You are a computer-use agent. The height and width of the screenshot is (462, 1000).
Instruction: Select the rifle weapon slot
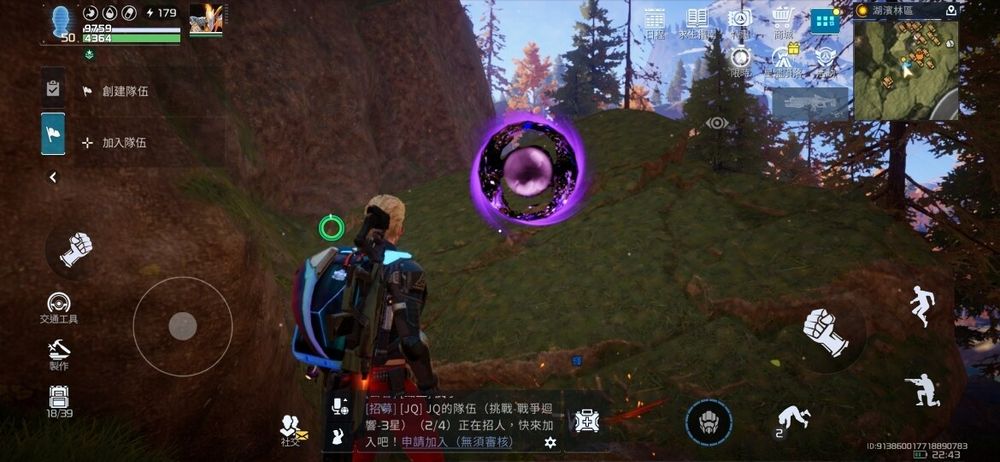810,103
